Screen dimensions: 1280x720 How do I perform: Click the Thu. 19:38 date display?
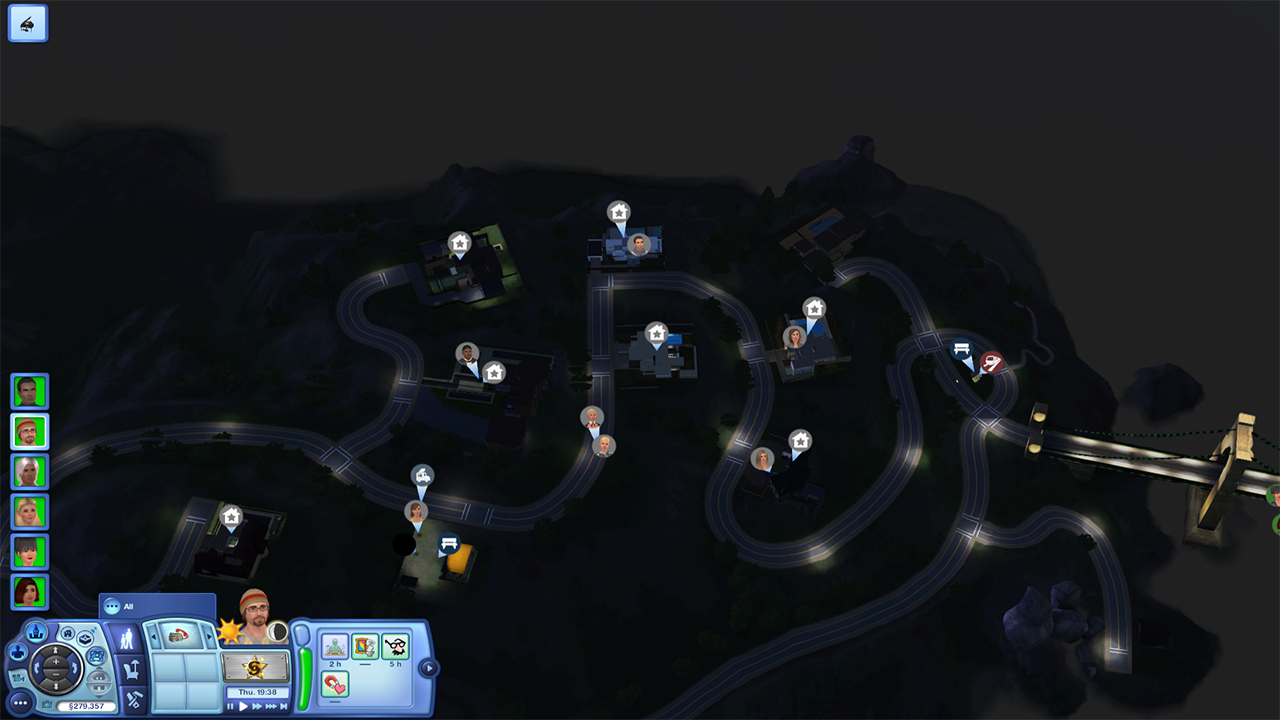coord(257,690)
